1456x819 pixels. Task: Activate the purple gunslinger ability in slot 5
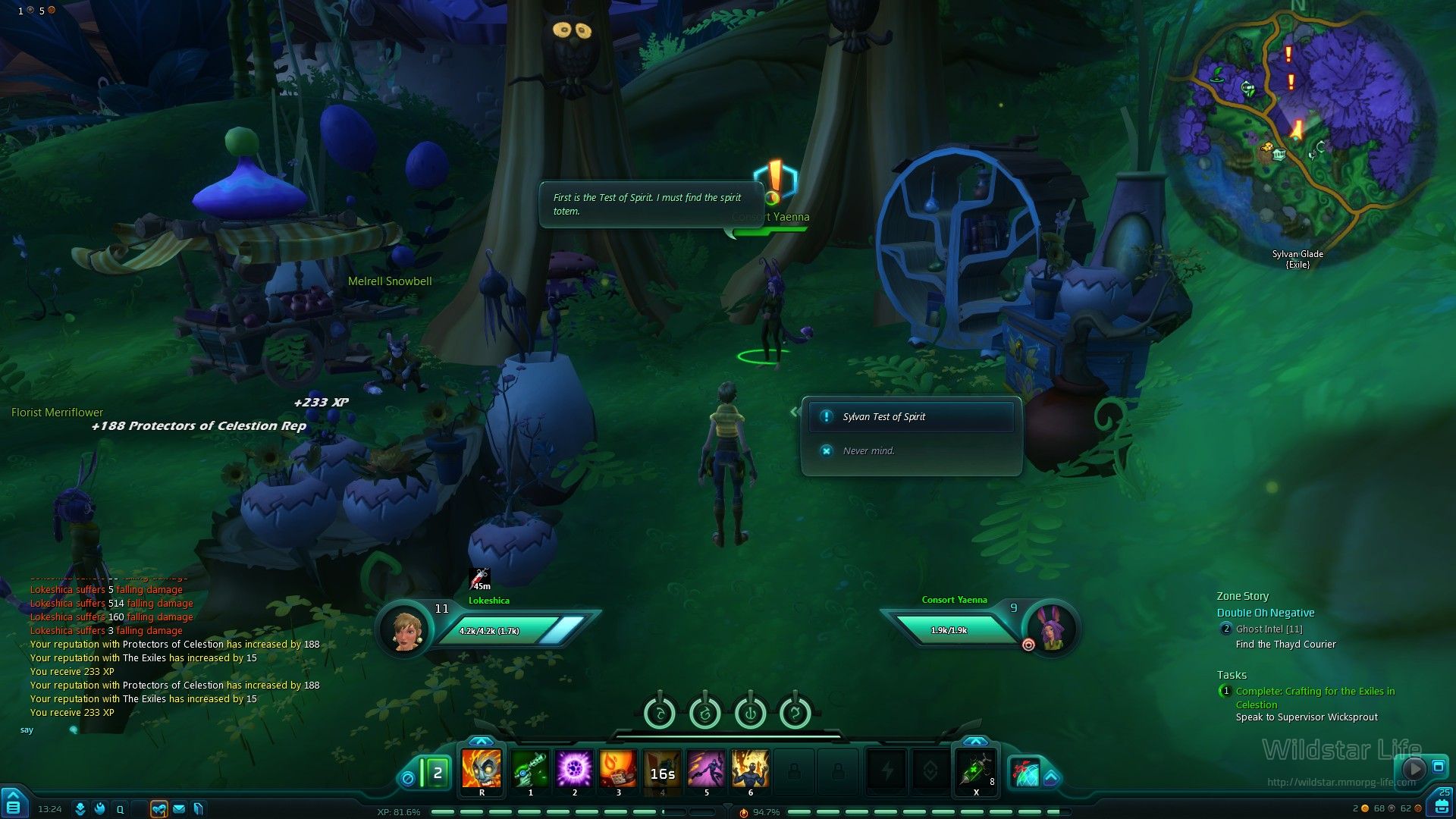tap(706, 769)
